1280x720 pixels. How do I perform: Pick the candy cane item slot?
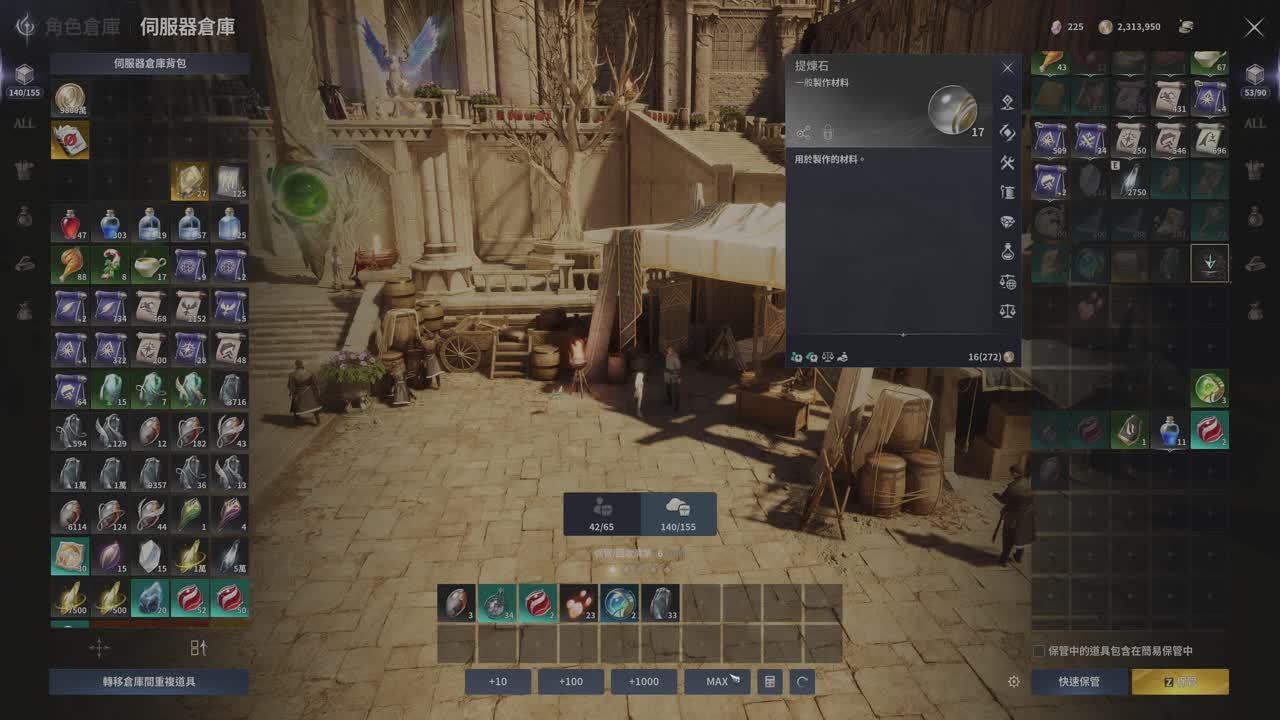point(110,265)
